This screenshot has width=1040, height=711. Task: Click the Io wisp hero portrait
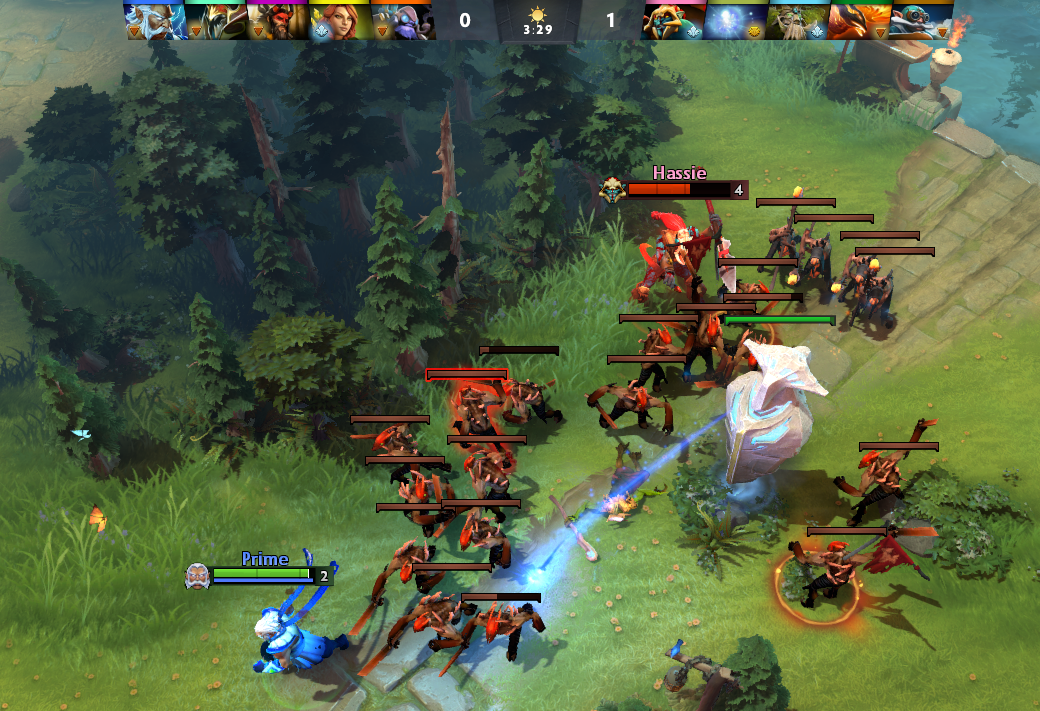pos(735,20)
